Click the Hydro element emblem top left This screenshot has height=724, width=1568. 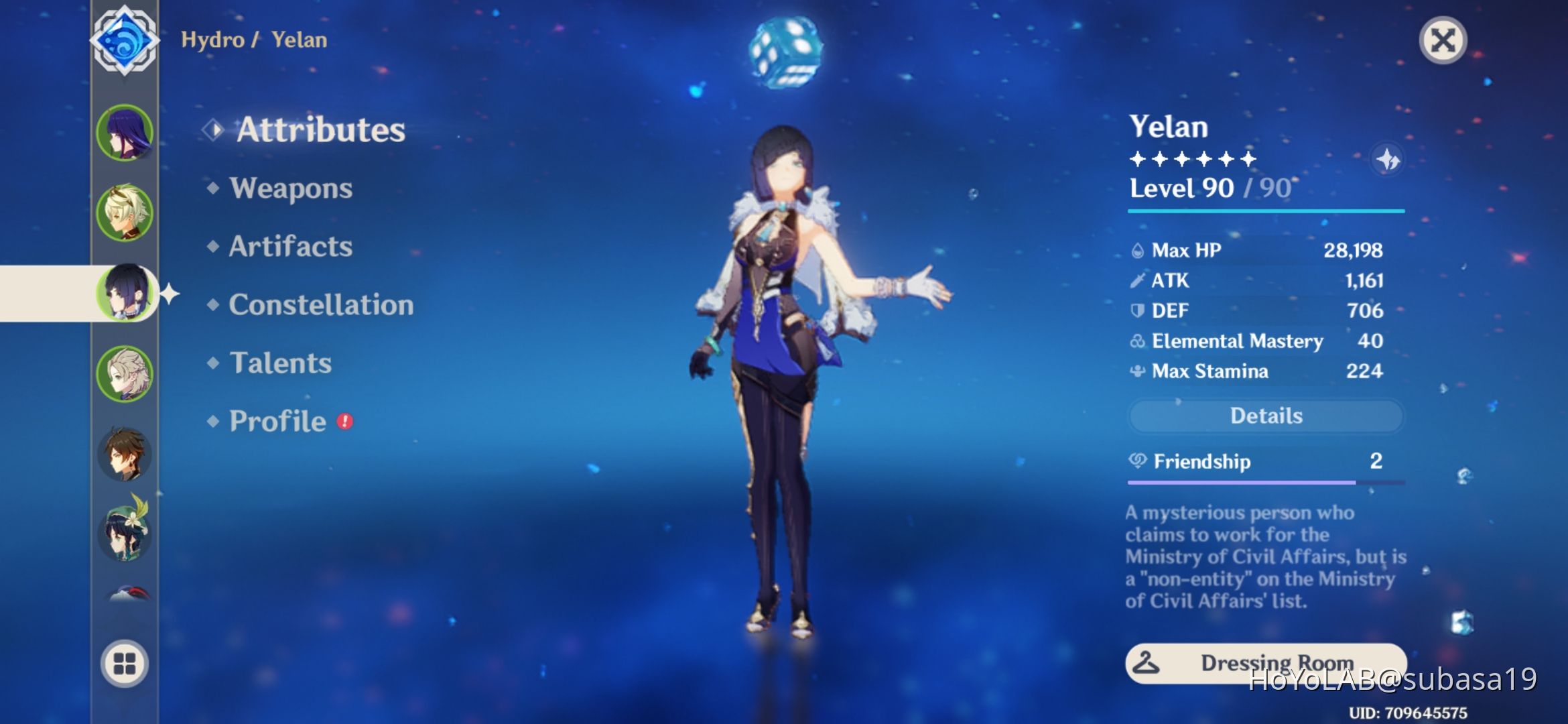point(125,40)
